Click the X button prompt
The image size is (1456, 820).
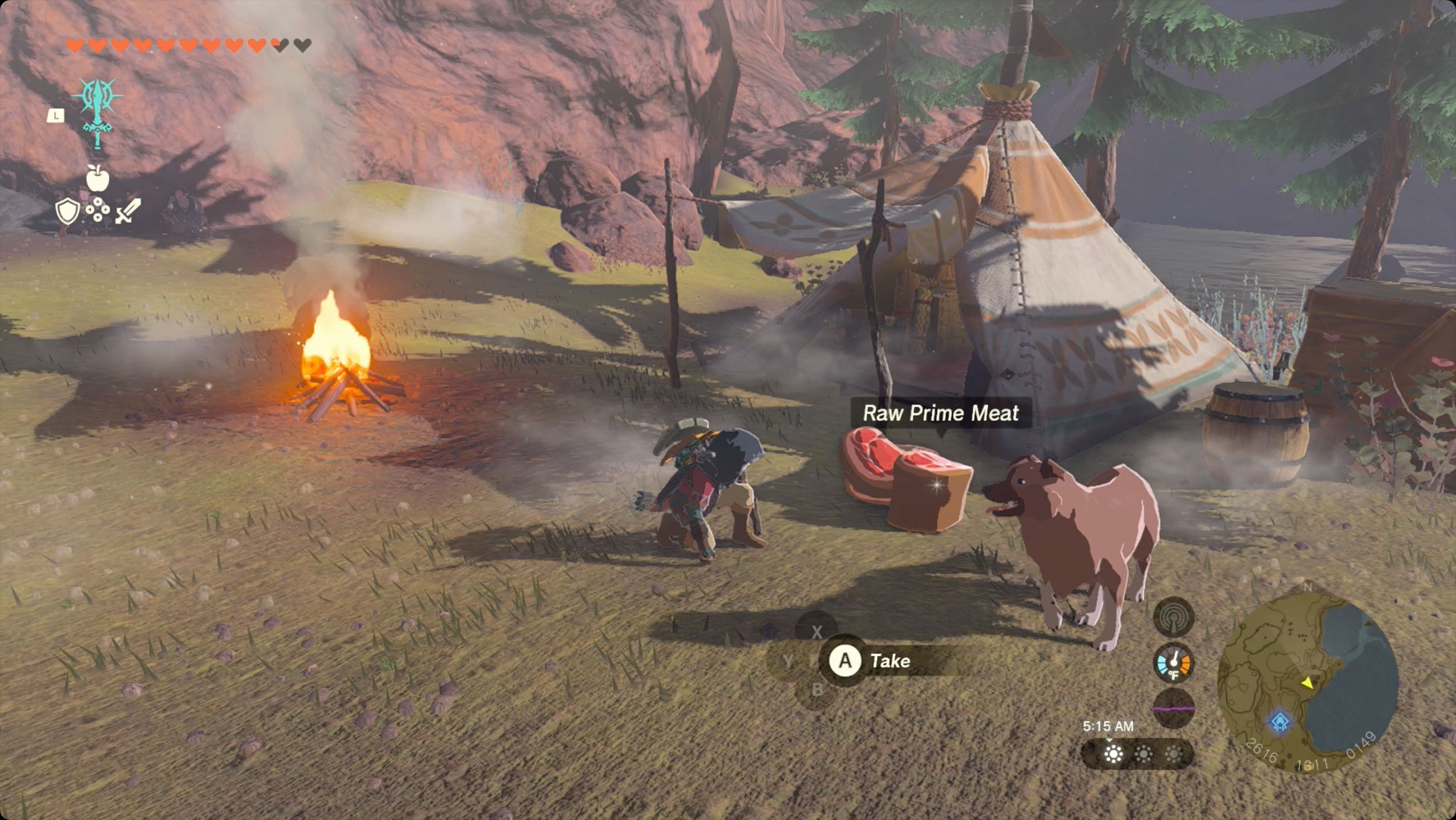817,631
